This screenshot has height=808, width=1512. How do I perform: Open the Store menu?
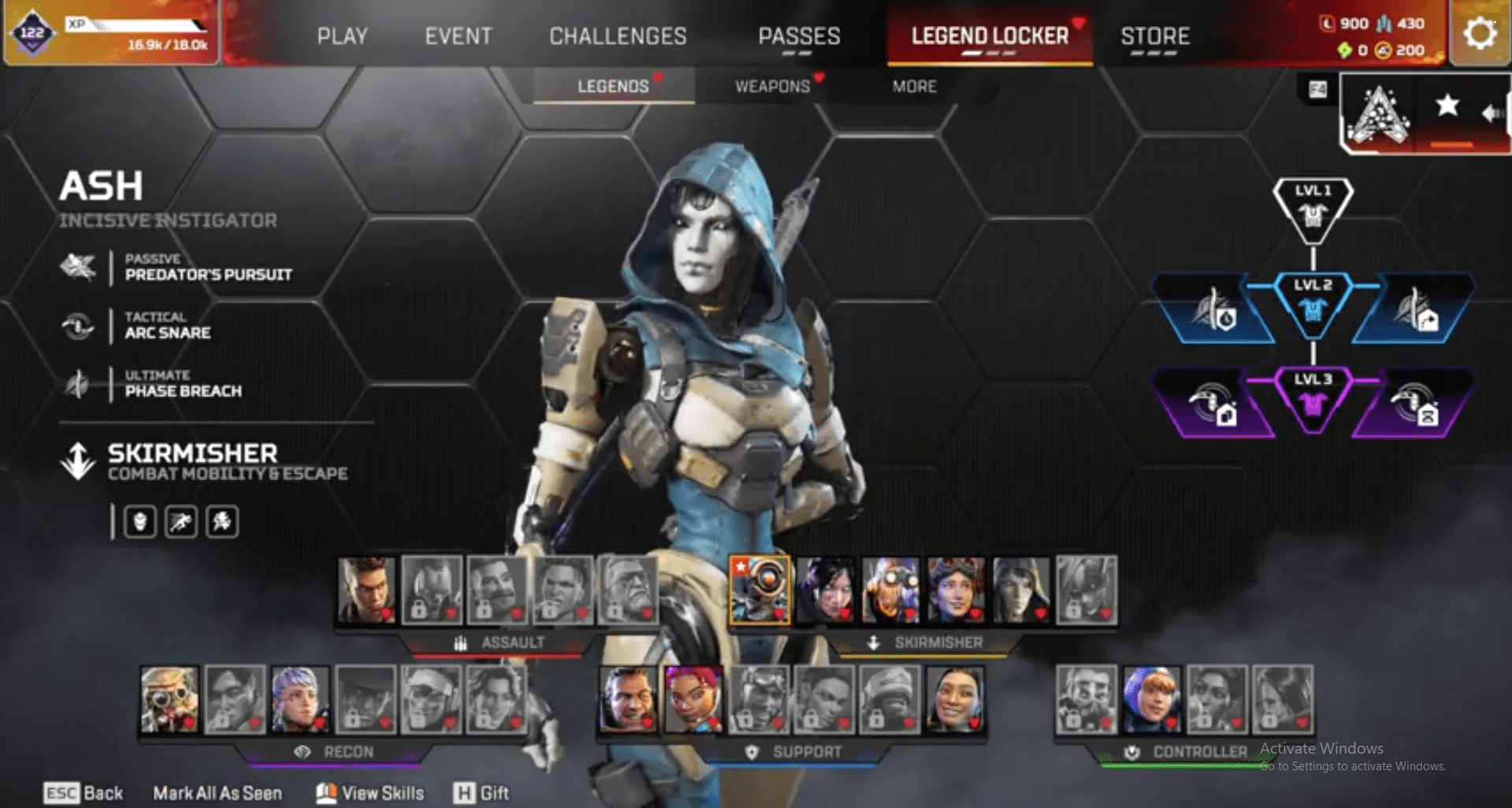click(x=1155, y=35)
